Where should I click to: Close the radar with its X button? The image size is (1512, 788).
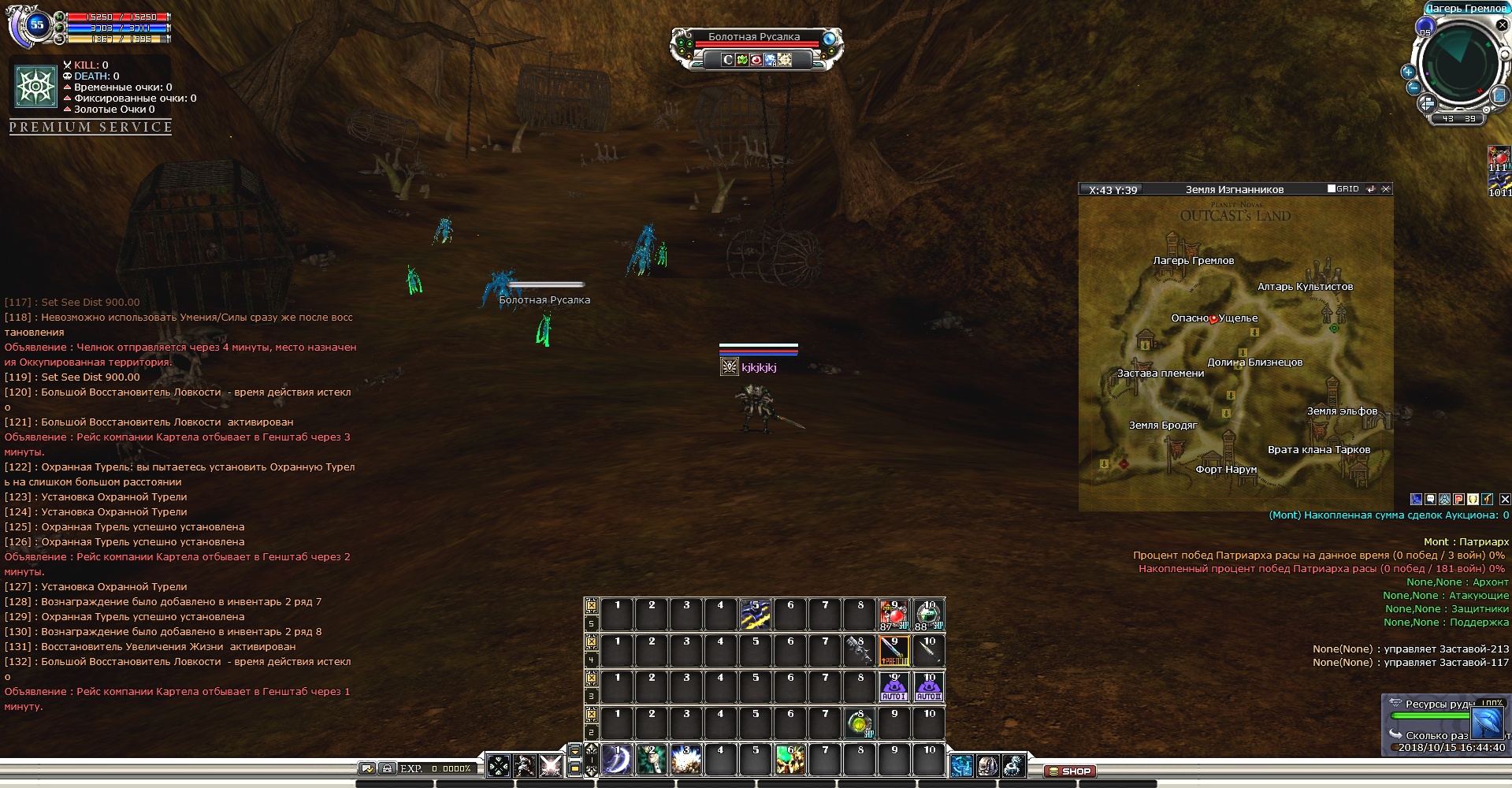pos(1502,25)
